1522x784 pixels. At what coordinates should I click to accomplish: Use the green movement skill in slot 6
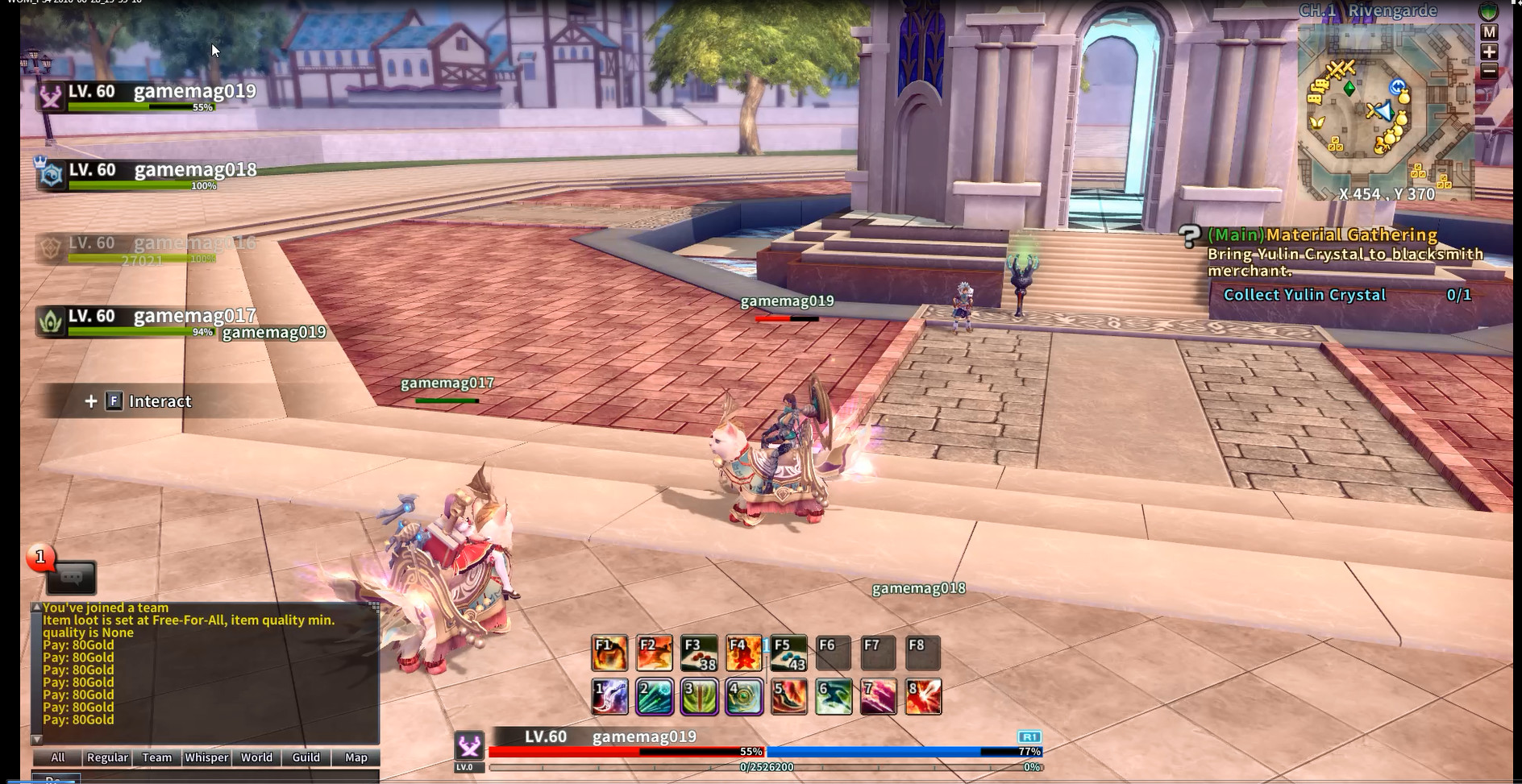(834, 698)
